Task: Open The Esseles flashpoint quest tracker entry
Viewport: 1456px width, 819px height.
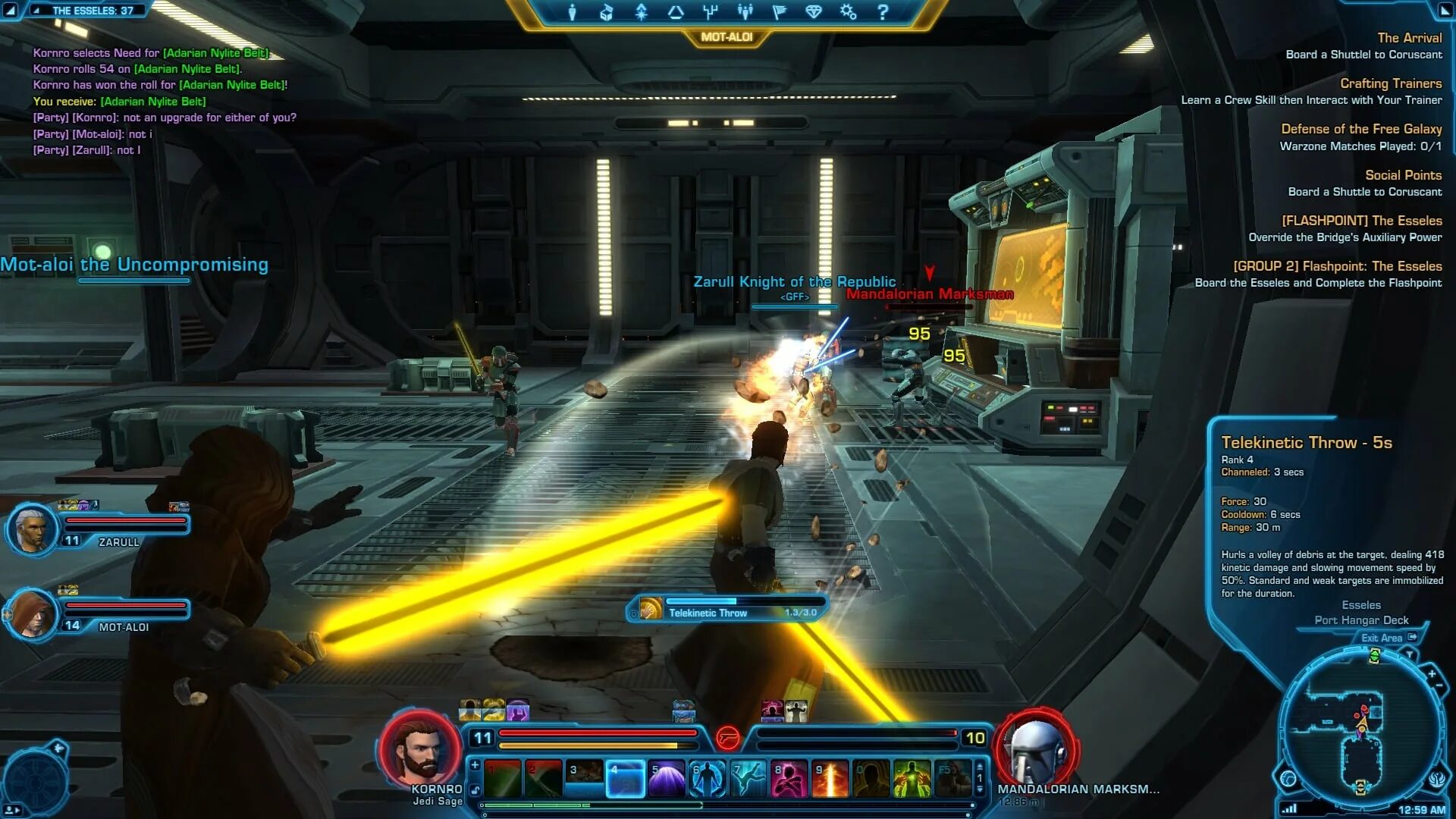Action: point(1361,221)
